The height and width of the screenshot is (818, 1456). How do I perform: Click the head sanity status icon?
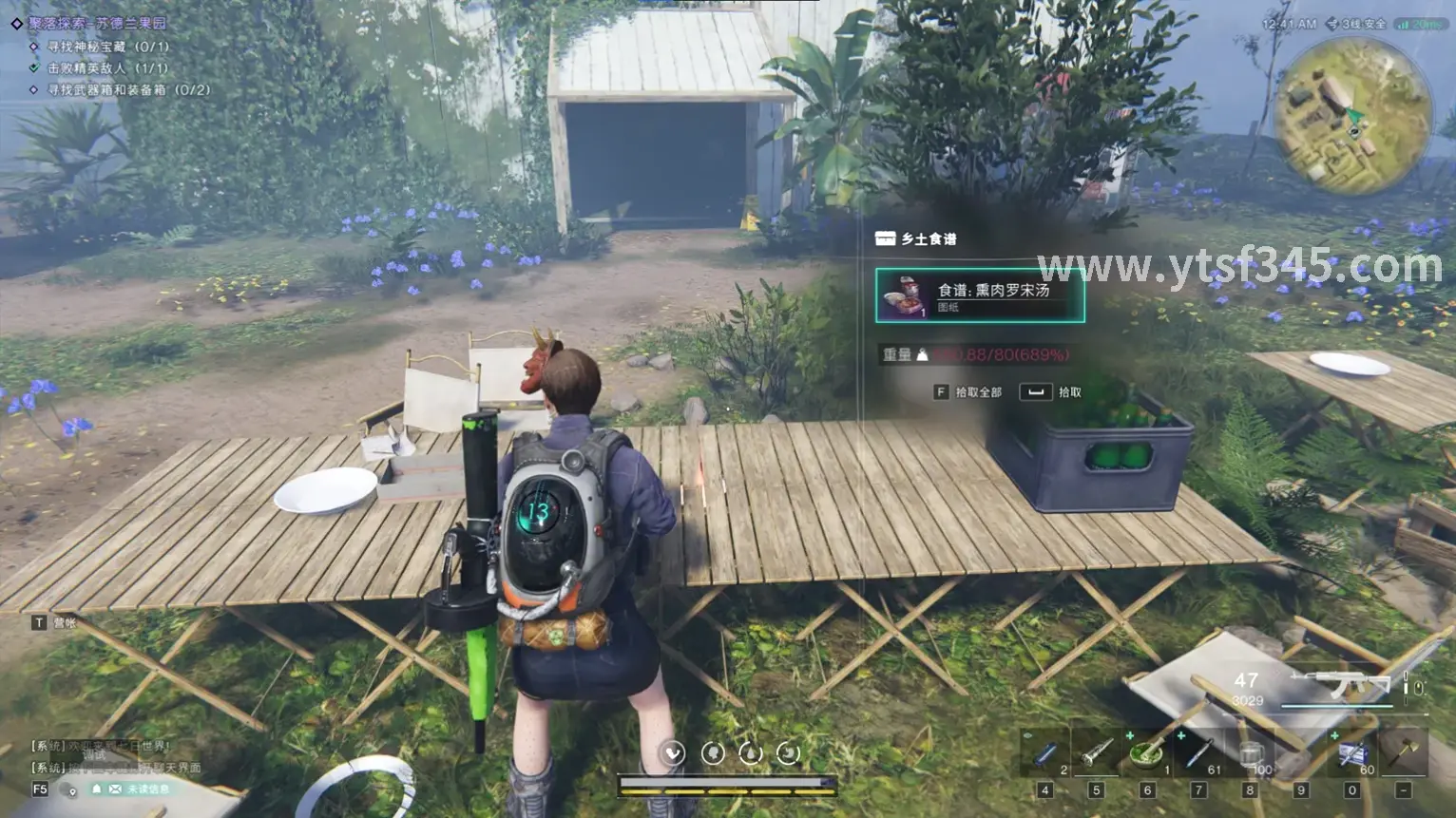(713, 753)
